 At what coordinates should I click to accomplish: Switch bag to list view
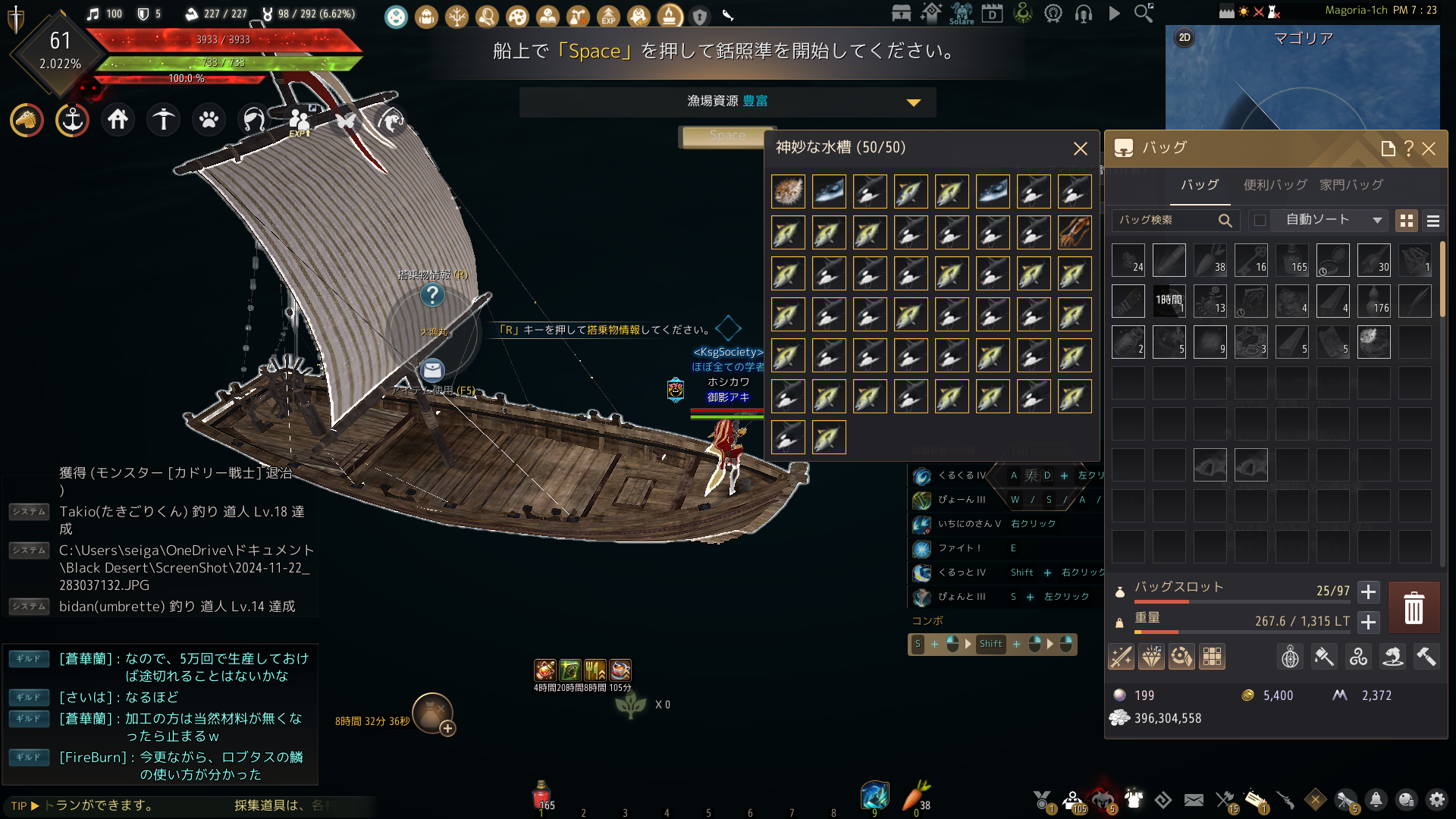coord(1432,221)
